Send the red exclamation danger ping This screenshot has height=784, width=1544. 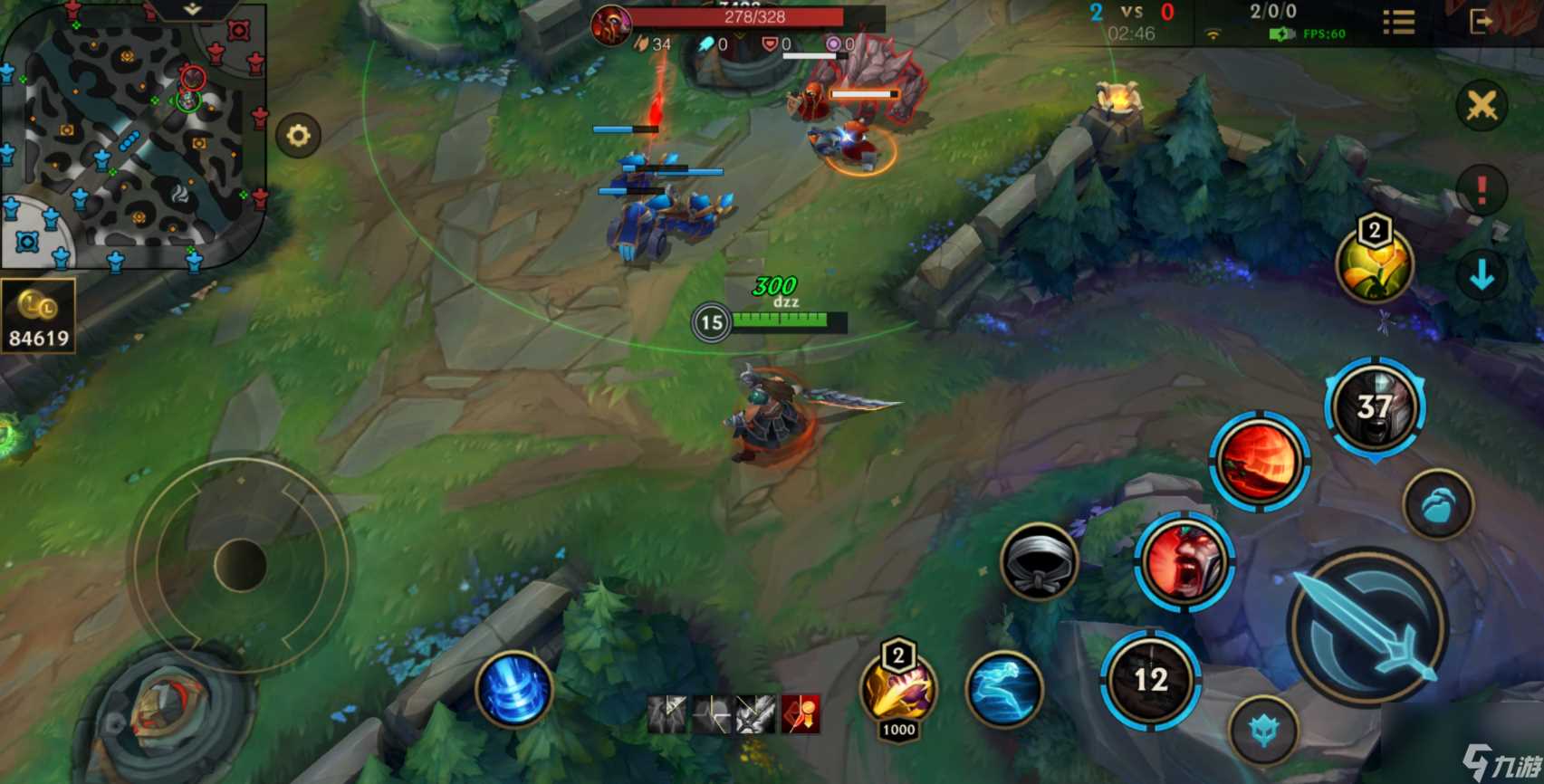[x=1482, y=190]
